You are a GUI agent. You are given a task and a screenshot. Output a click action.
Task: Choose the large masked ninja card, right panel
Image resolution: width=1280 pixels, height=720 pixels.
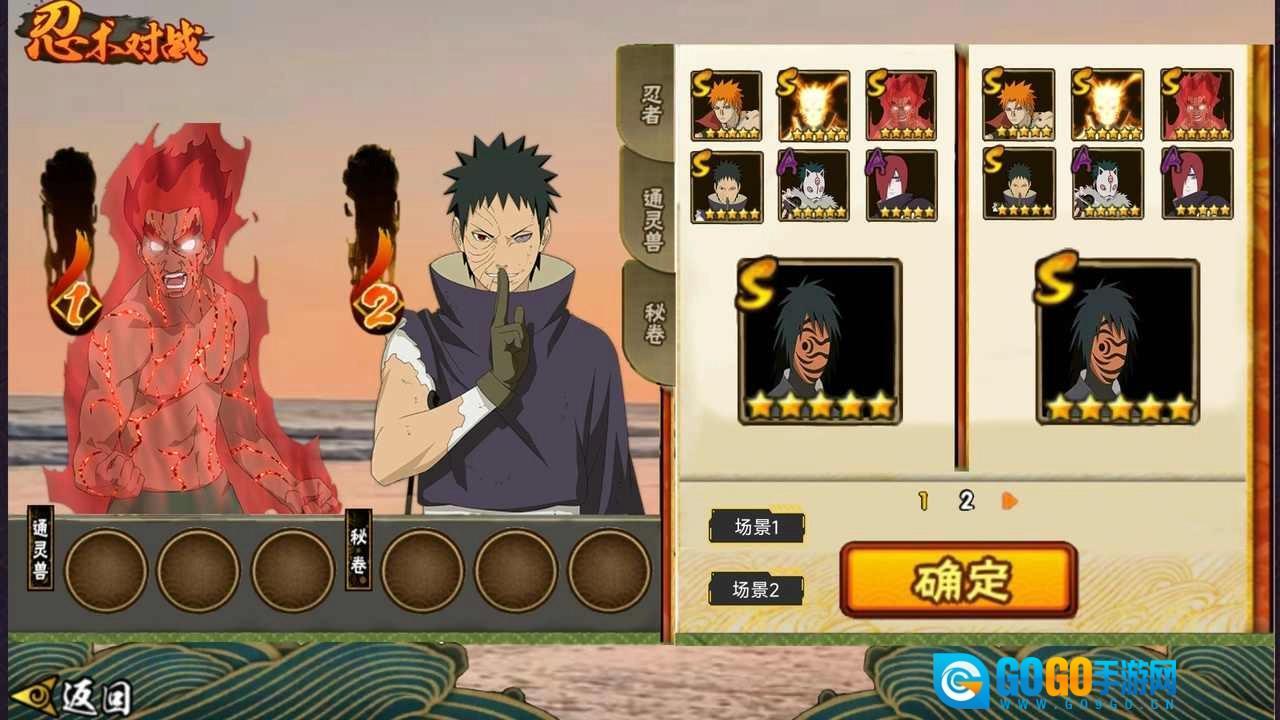click(1118, 342)
